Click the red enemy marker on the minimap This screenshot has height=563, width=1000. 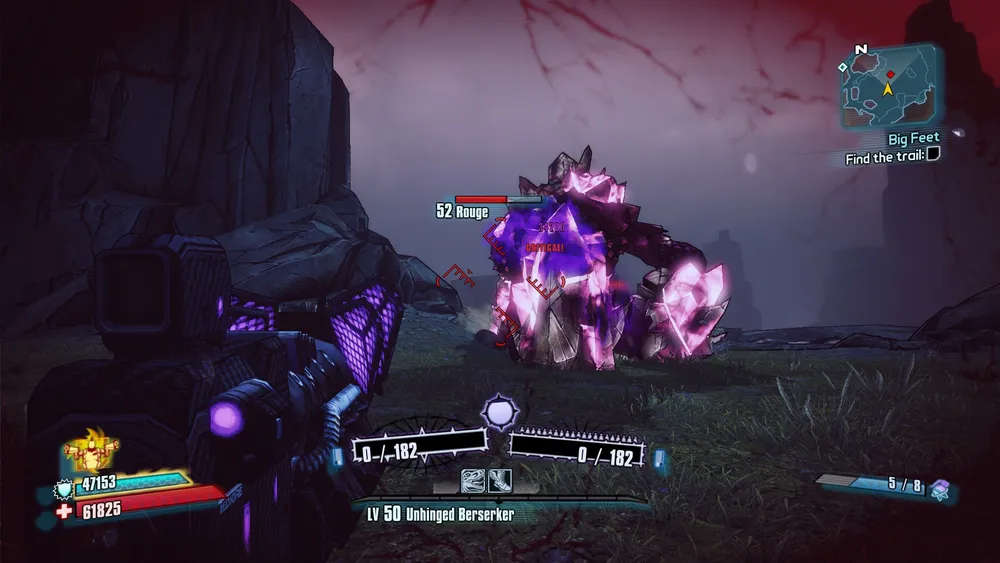(889, 74)
